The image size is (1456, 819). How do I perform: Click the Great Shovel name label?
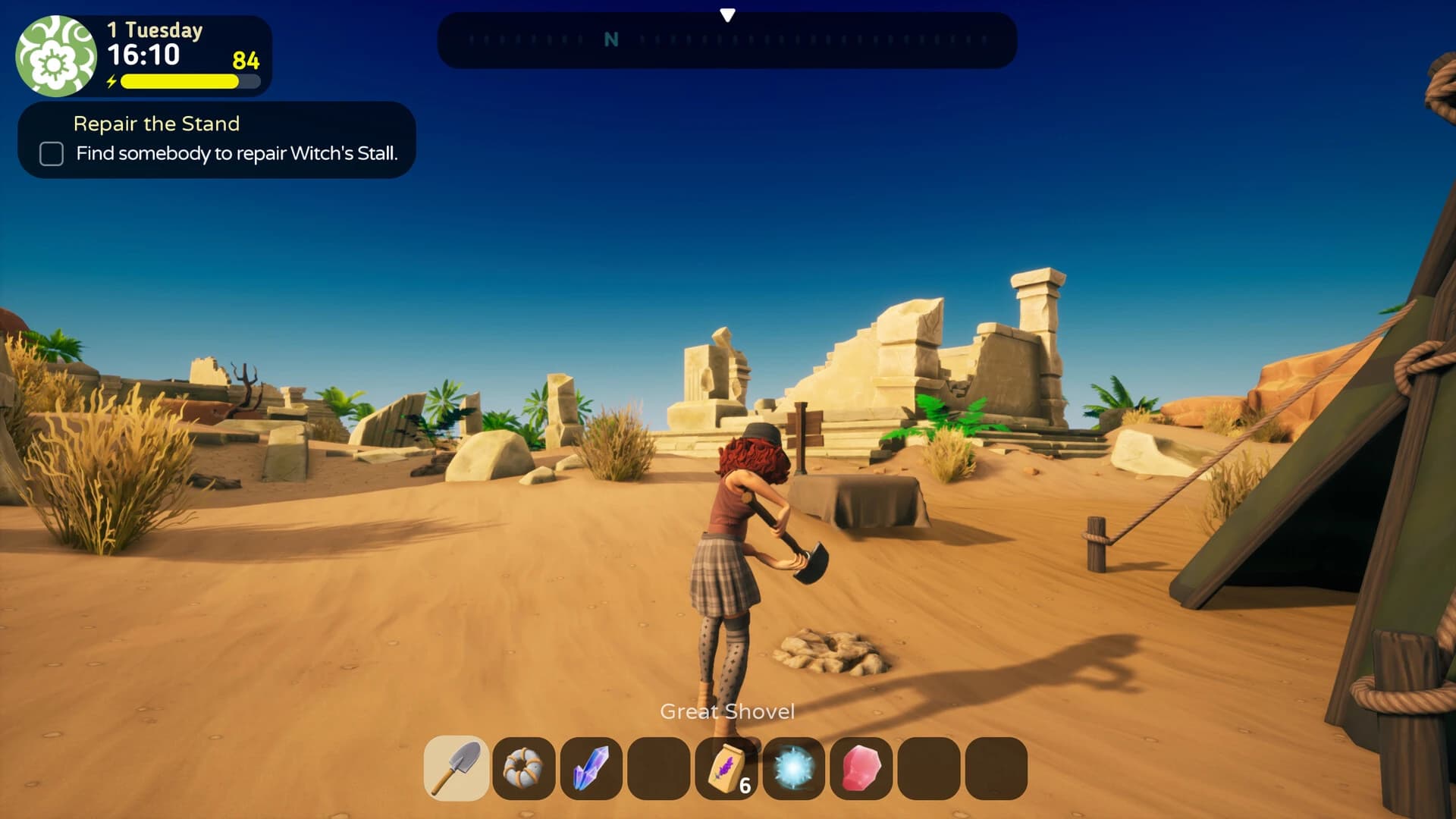[727, 711]
